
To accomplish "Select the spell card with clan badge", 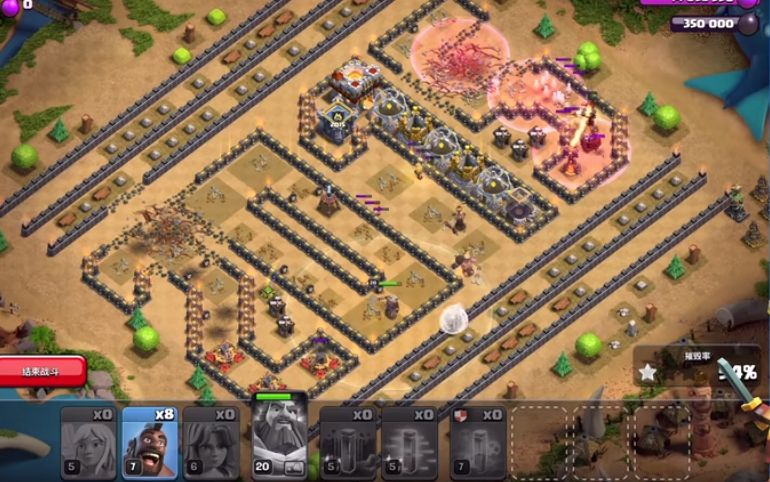I will (478, 442).
